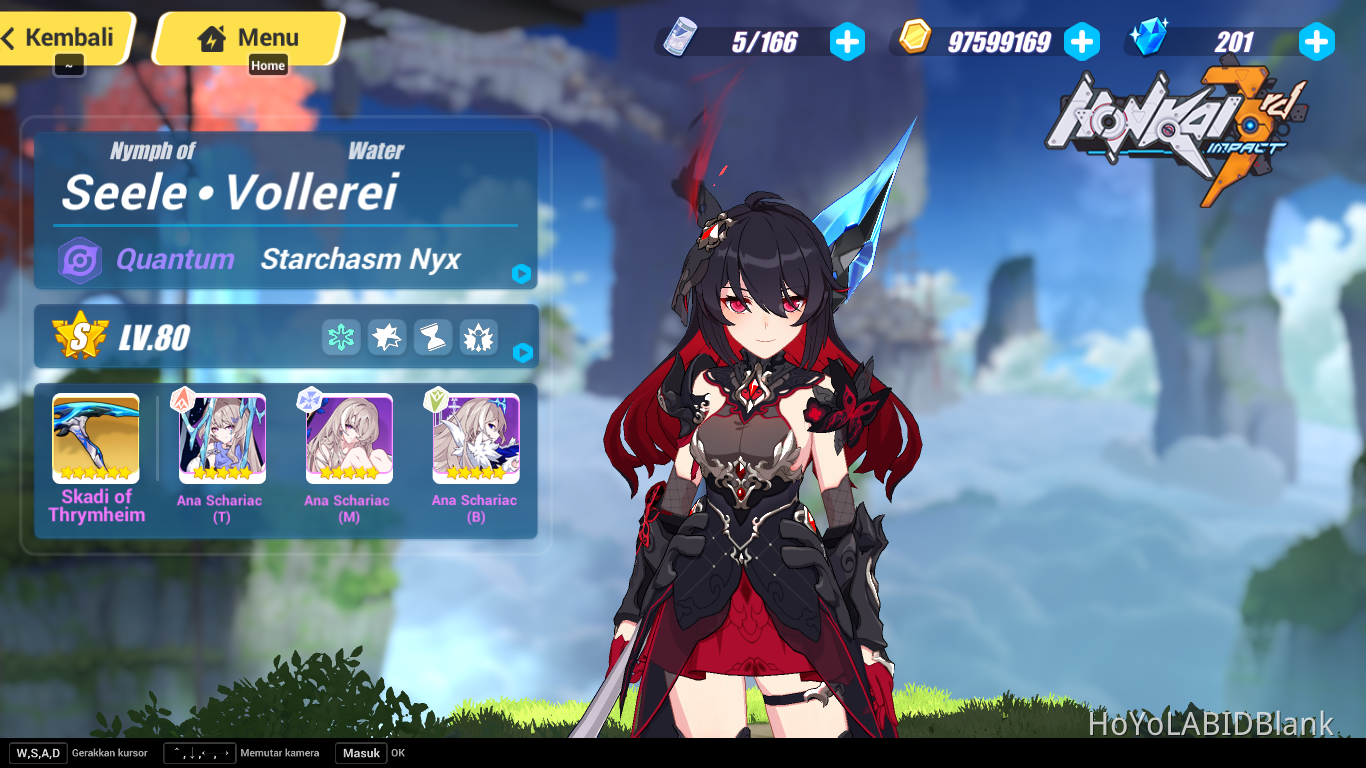
Task: Select the Quantum type icon beside Starchasm Nyx
Action: (81, 260)
